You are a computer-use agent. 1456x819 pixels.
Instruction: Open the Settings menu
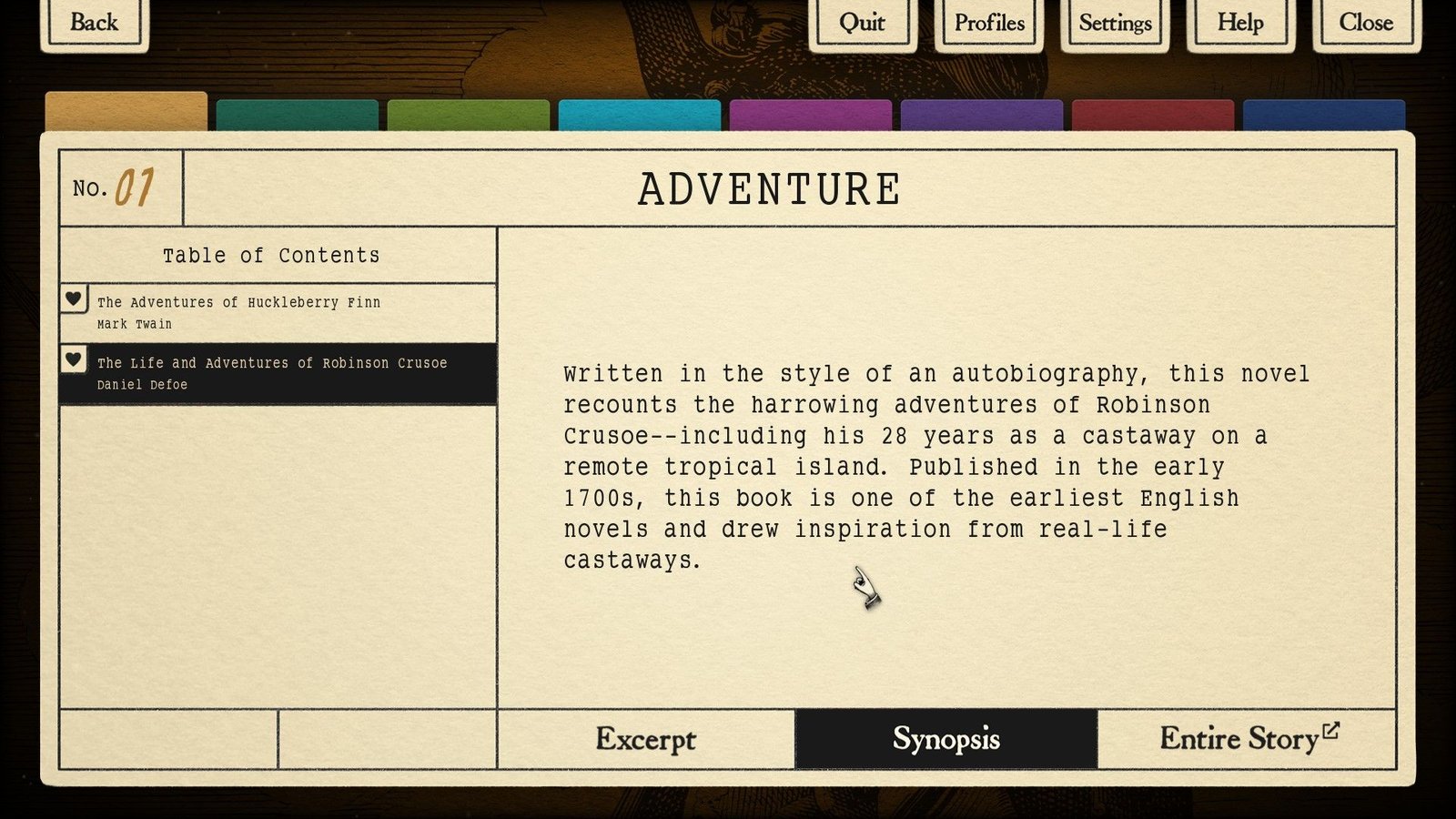click(x=1115, y=23)
